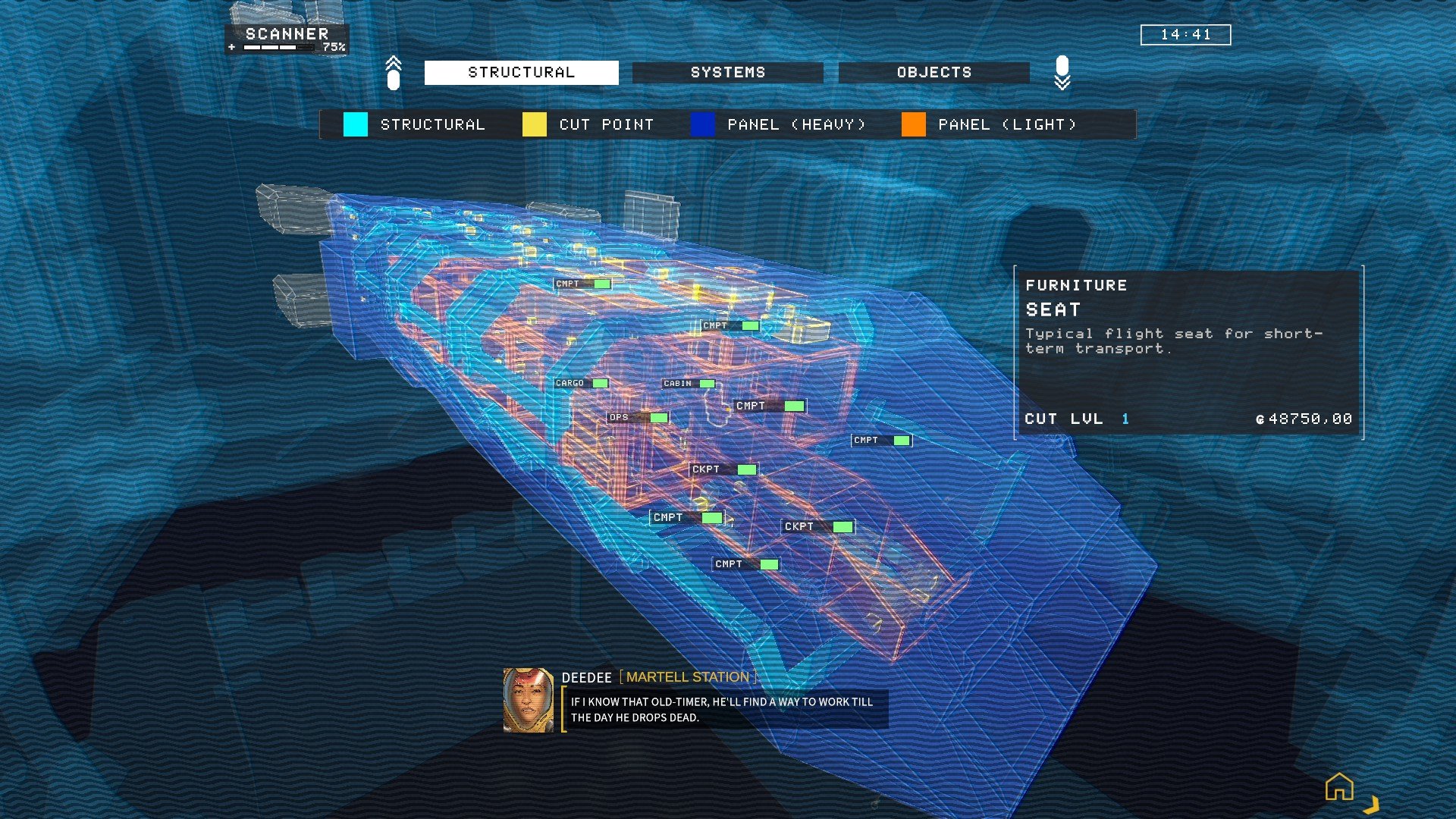Image resolution: width=1456 pixels, height=819 pixels.
Task: Switch to the Systems scanner tab
Action: [x=727, y=72]
